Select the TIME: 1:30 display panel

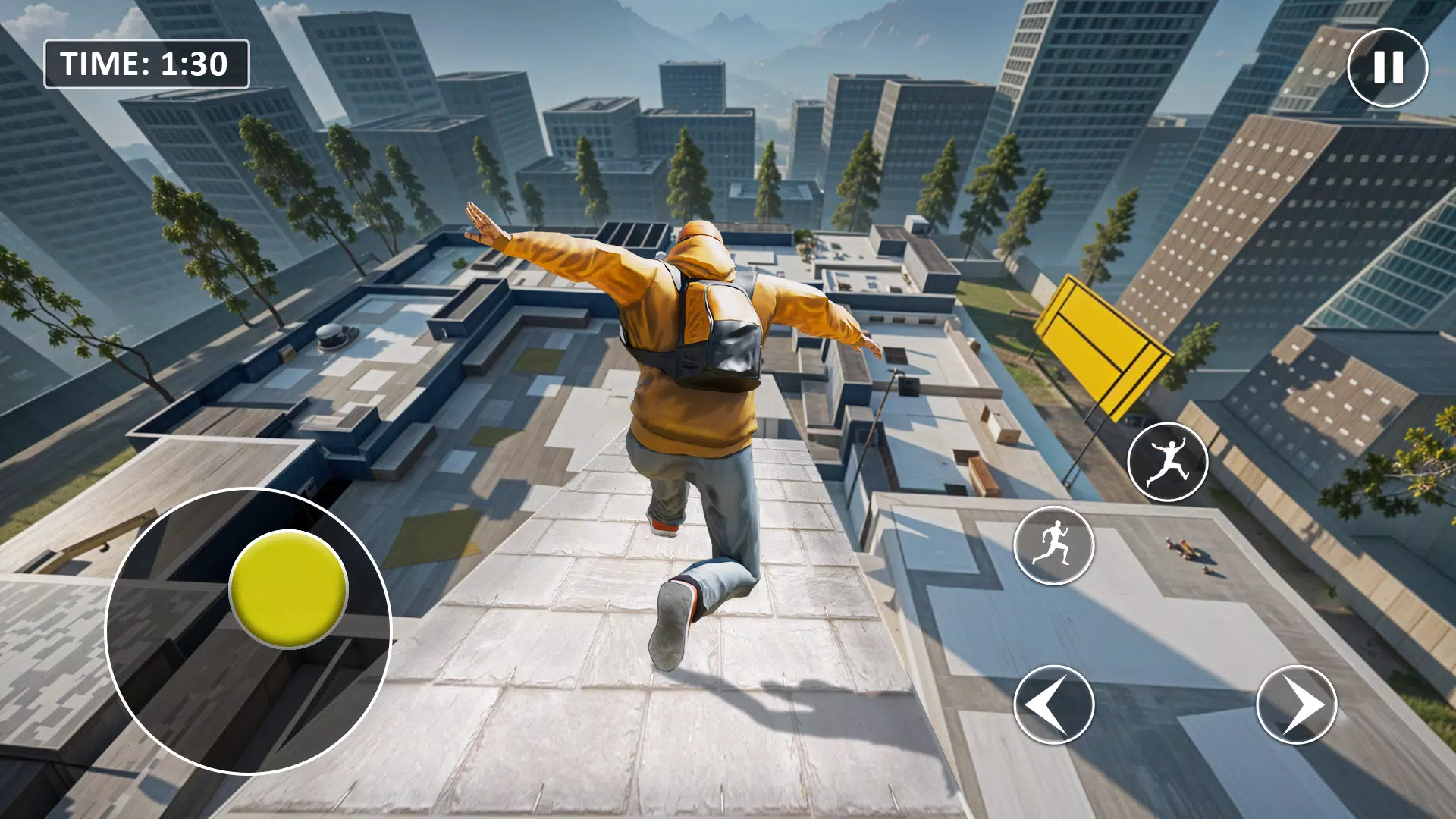[x=146, y=65]
